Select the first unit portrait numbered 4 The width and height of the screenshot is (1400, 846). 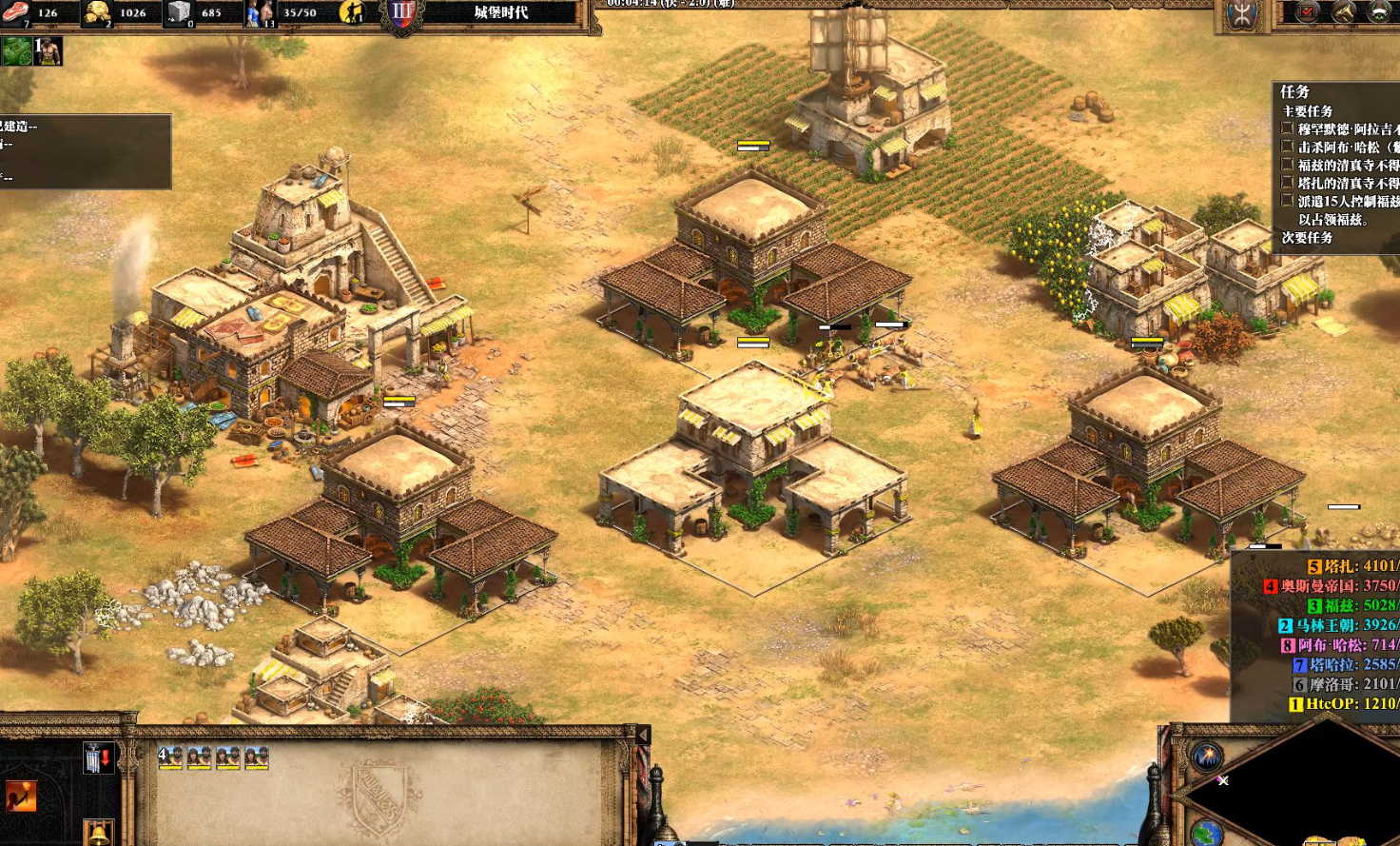[170, 757]
